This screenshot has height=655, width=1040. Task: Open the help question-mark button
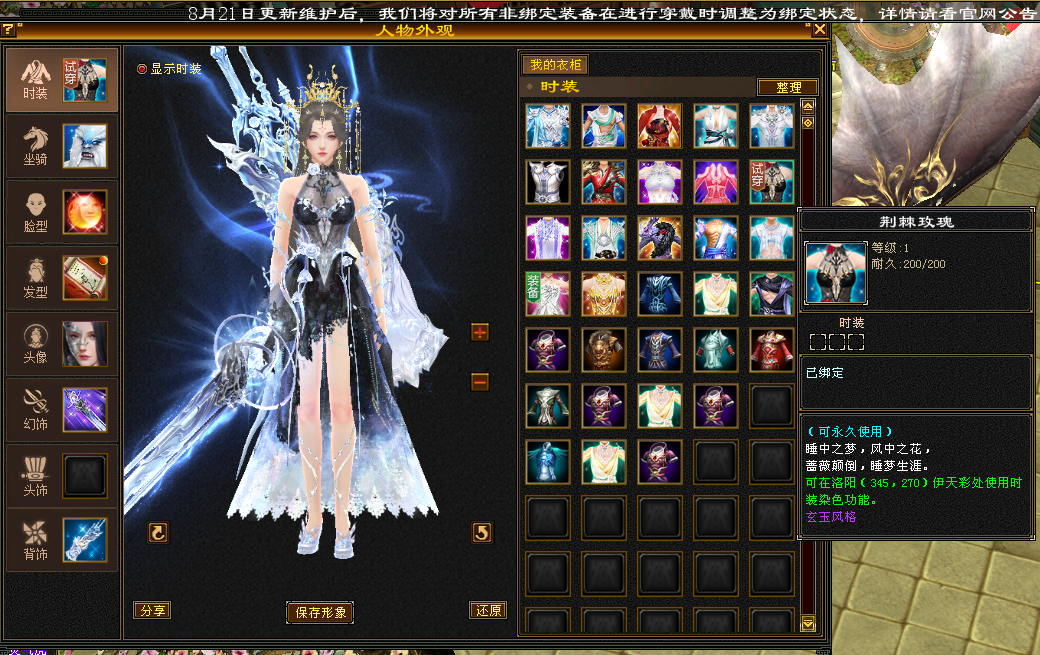point(8,30)
